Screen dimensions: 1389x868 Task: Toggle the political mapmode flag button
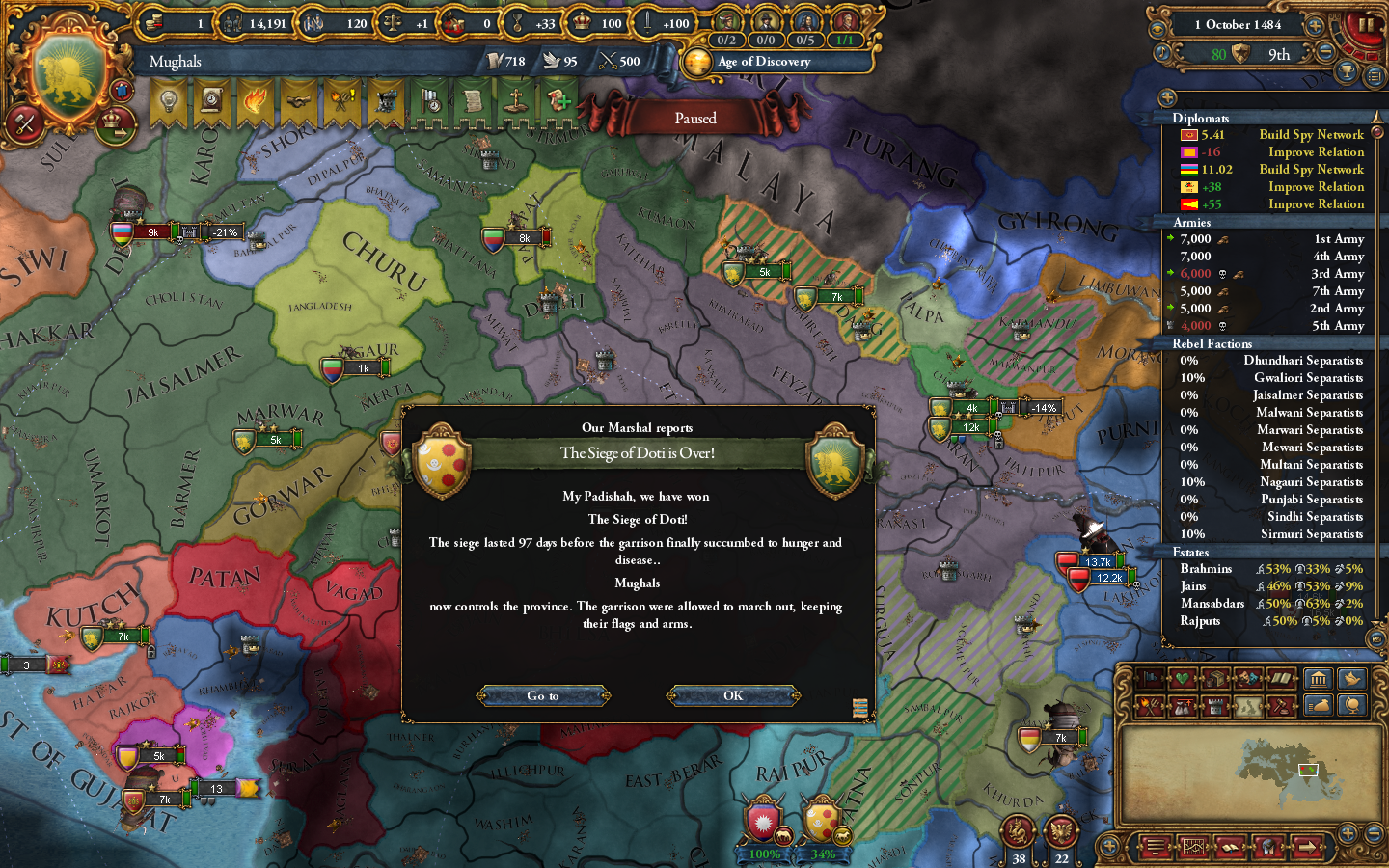coord(1150,679)
